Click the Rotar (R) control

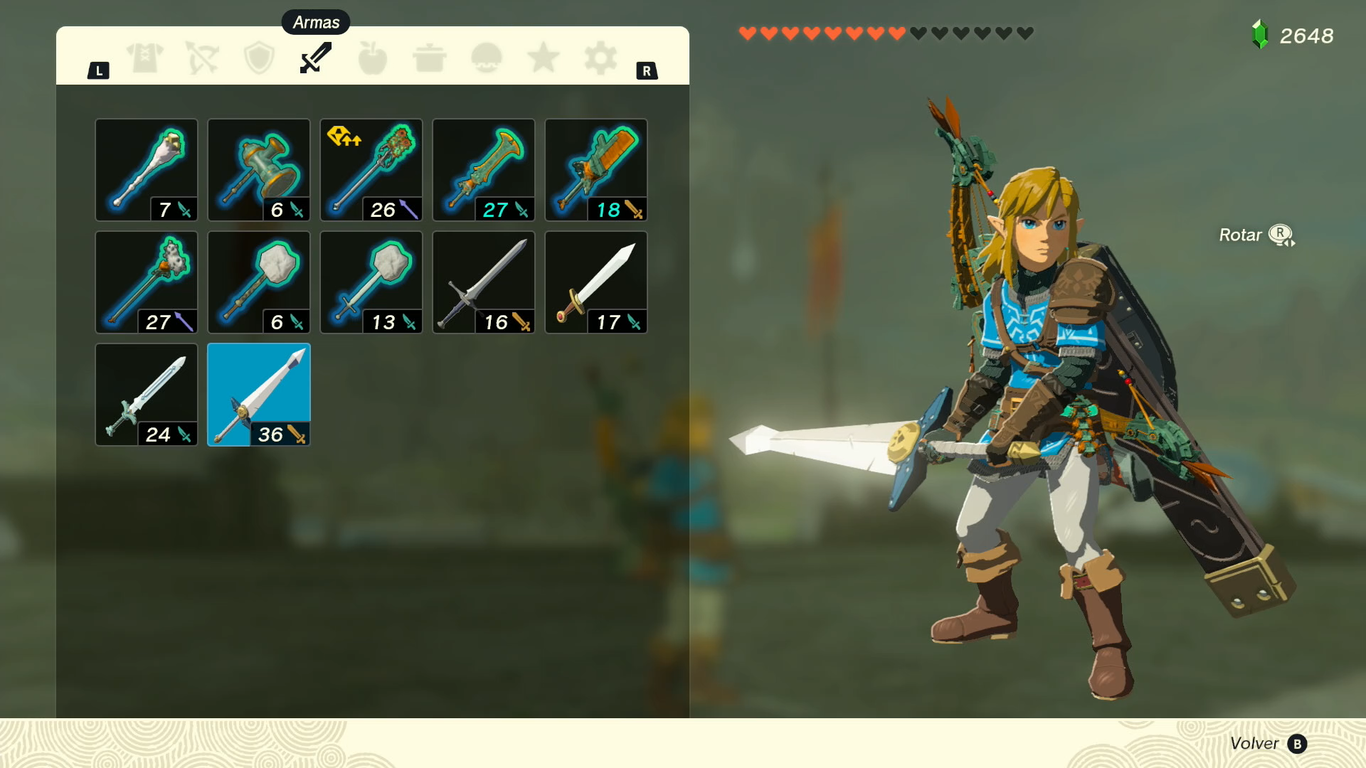pyautogui.click(x=1254, y=234)
